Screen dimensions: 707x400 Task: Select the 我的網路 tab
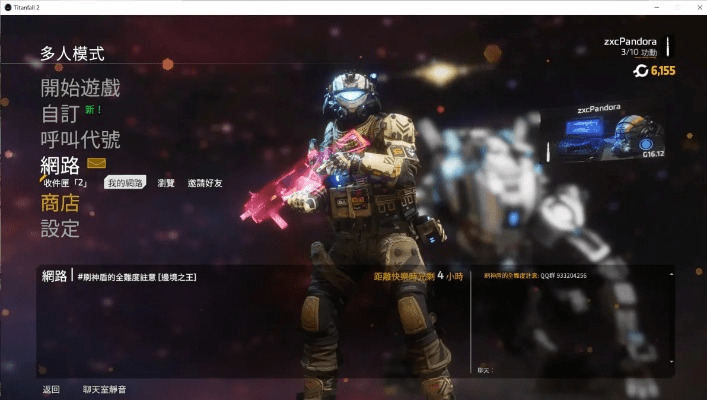(125, 183)
